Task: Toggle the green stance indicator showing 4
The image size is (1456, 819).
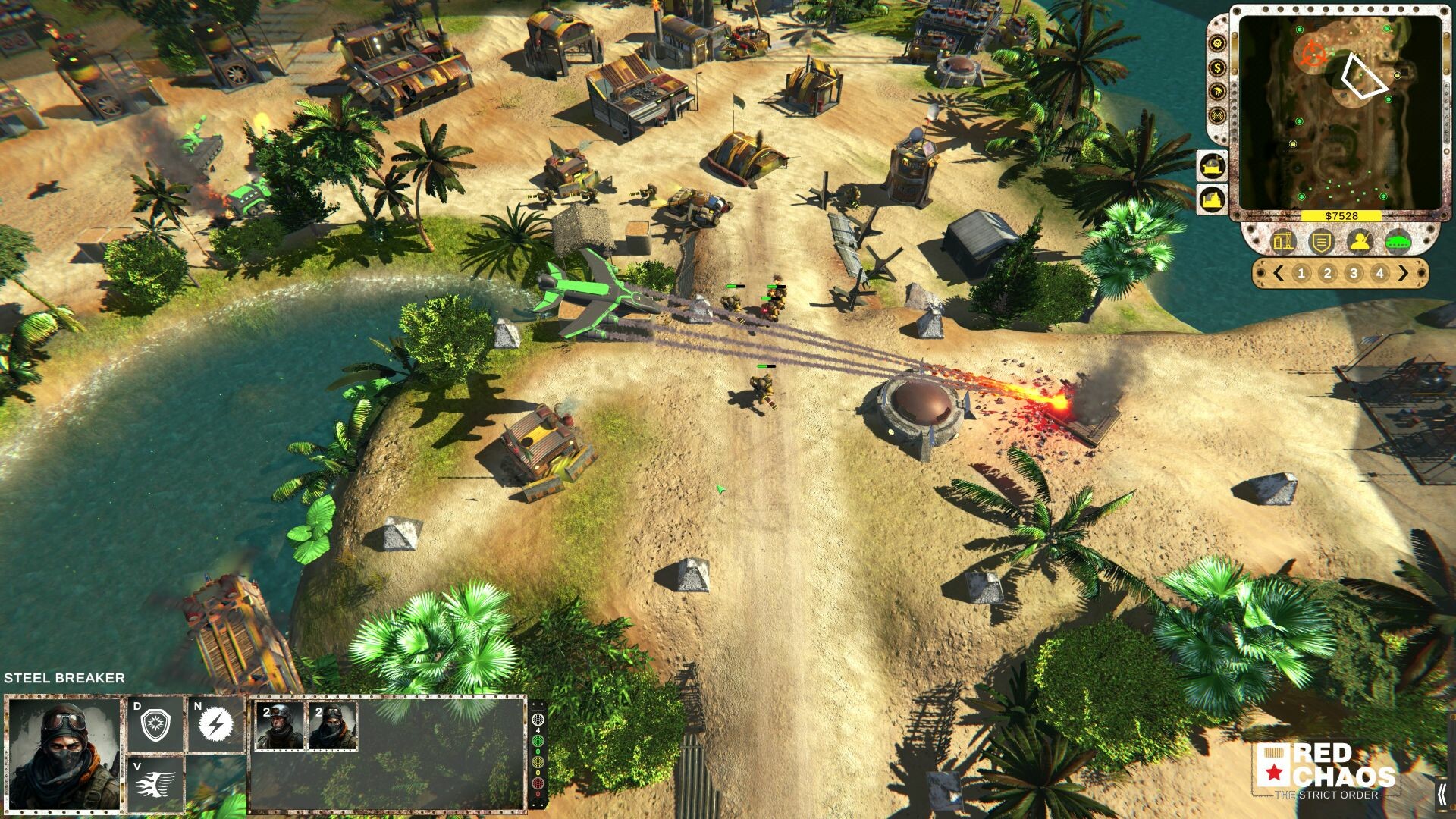Action: point(536,742)
